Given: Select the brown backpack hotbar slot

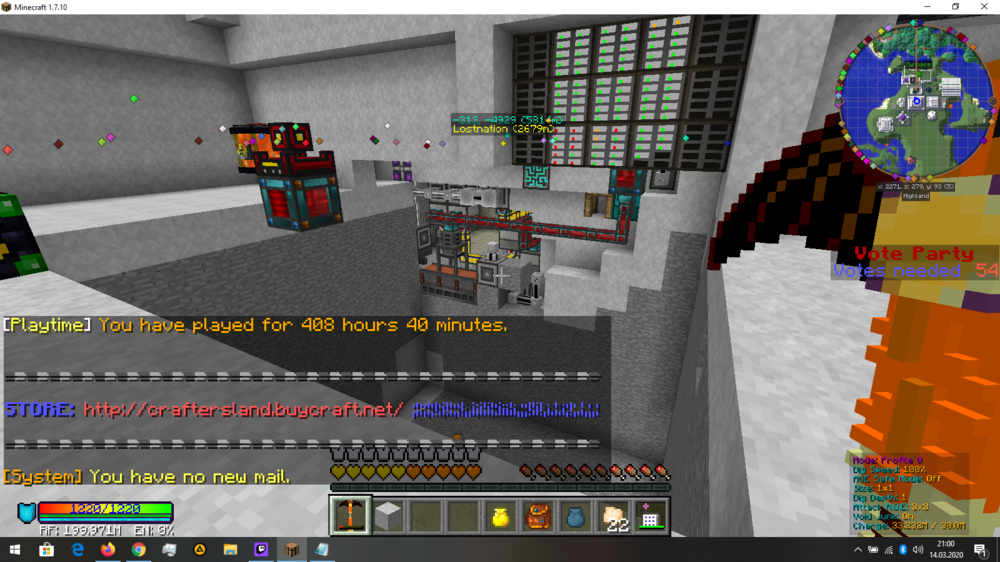Looking at the screenshot, I should pyautogui.click(x=538, y=516).
